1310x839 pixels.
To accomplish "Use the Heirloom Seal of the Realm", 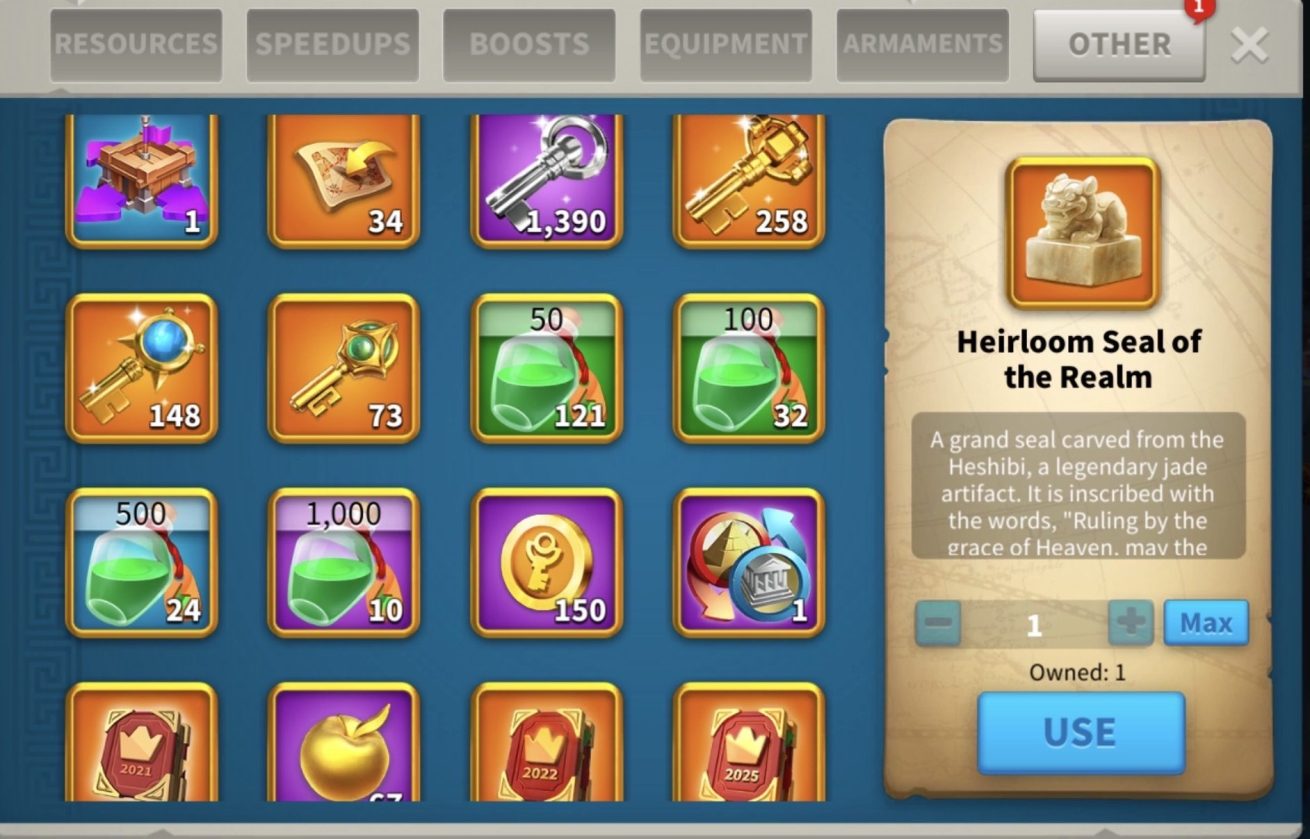I will (x=1080, y=732).
